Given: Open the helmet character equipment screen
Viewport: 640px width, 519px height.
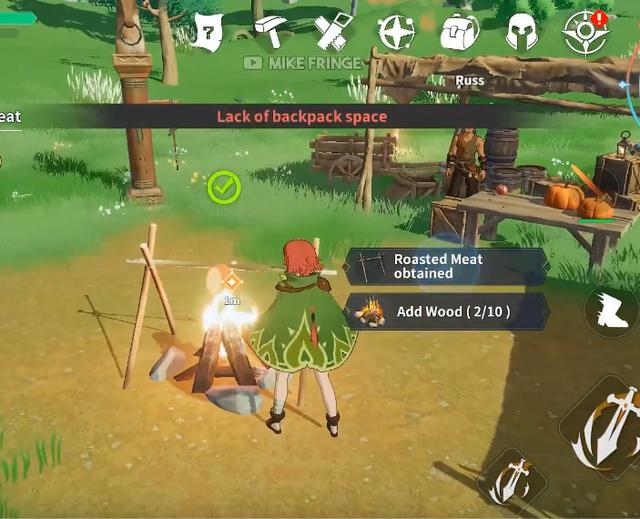Looking at the screenshot, I should coord(522,33).
